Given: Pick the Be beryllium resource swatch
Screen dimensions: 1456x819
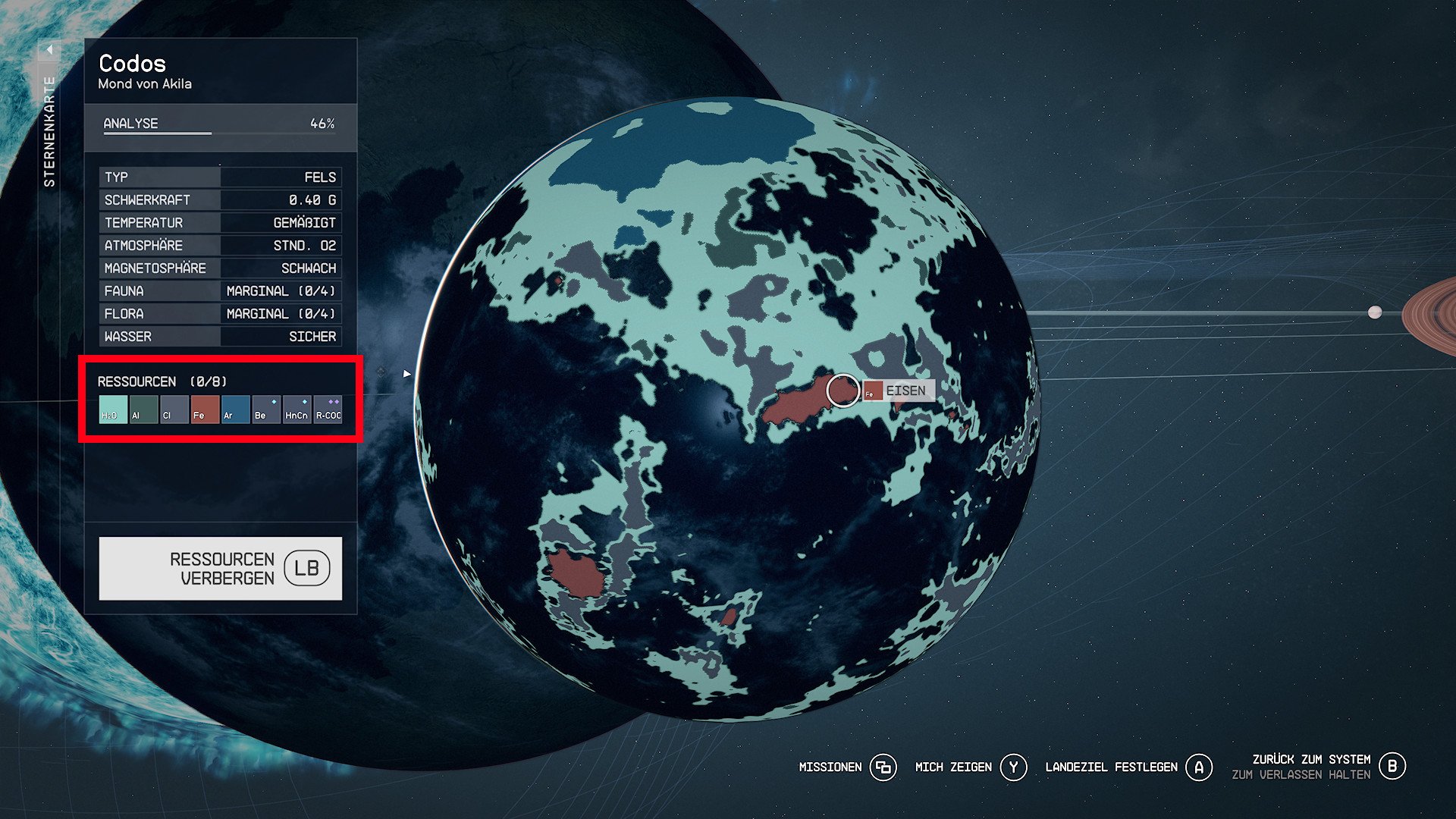Looking at the screenshot, I should (x=266, y=409).
